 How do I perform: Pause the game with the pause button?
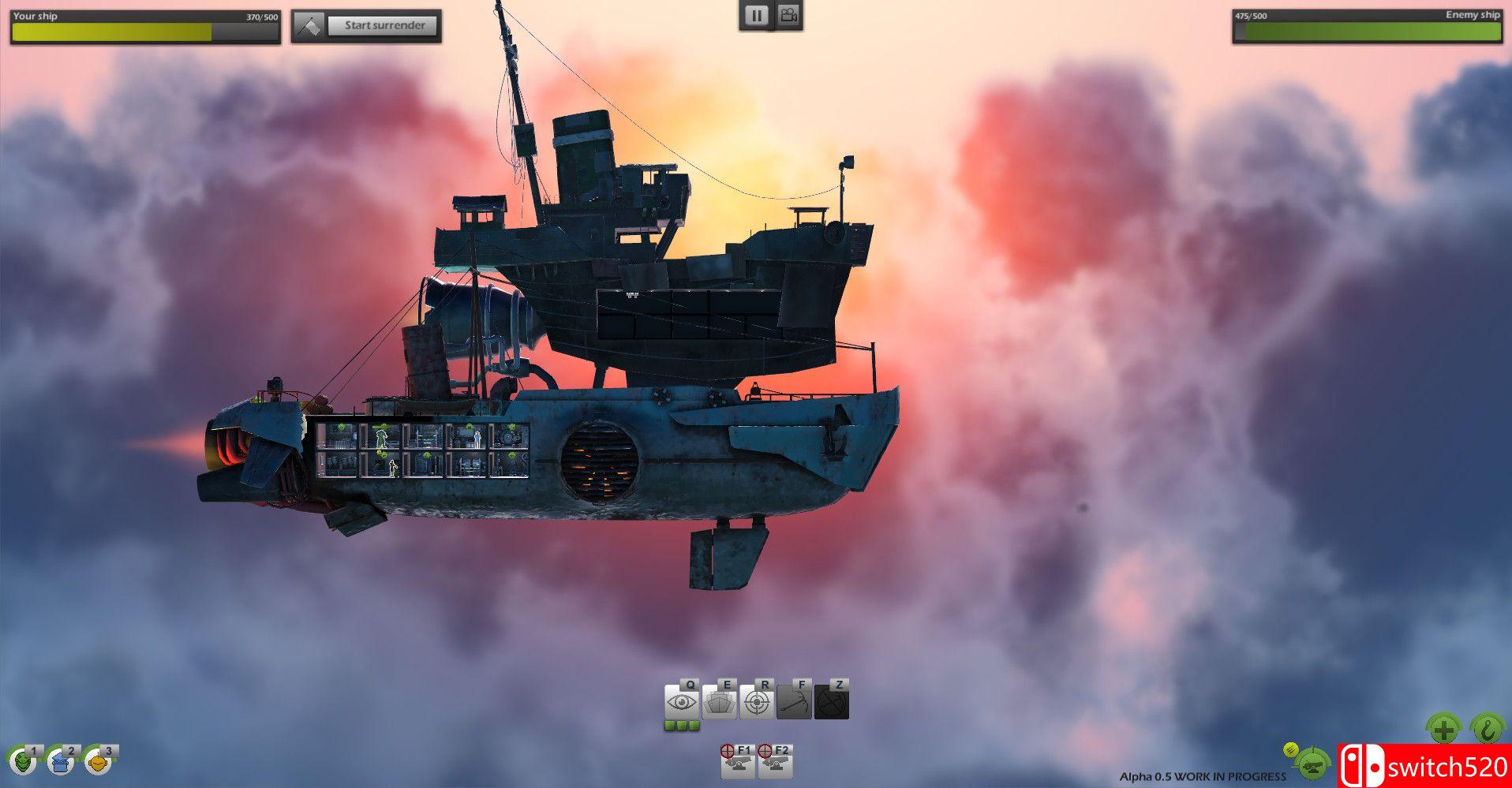pyautogui.click(x=756, y=14)
